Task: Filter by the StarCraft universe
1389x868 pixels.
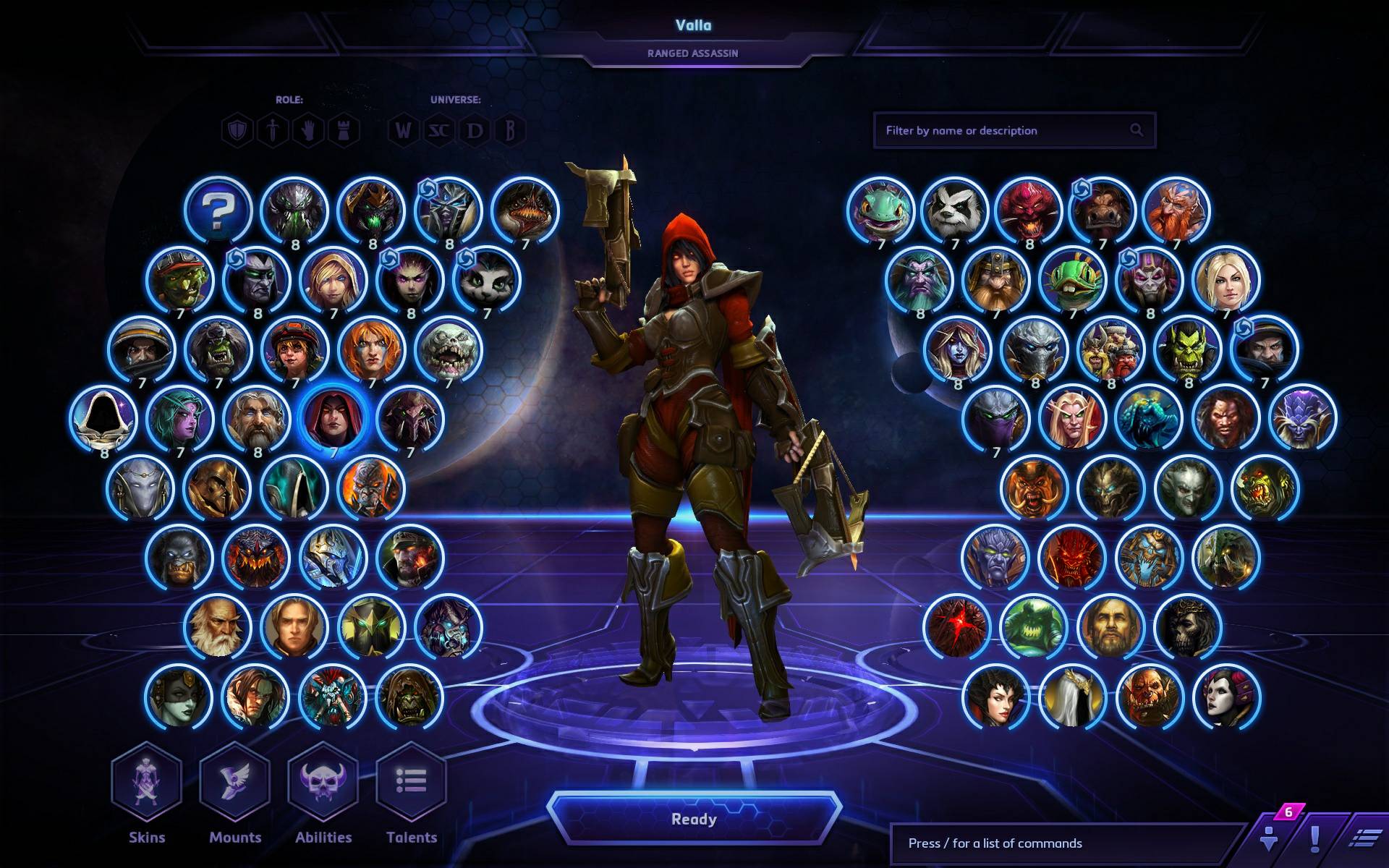Action: [440, 131]
